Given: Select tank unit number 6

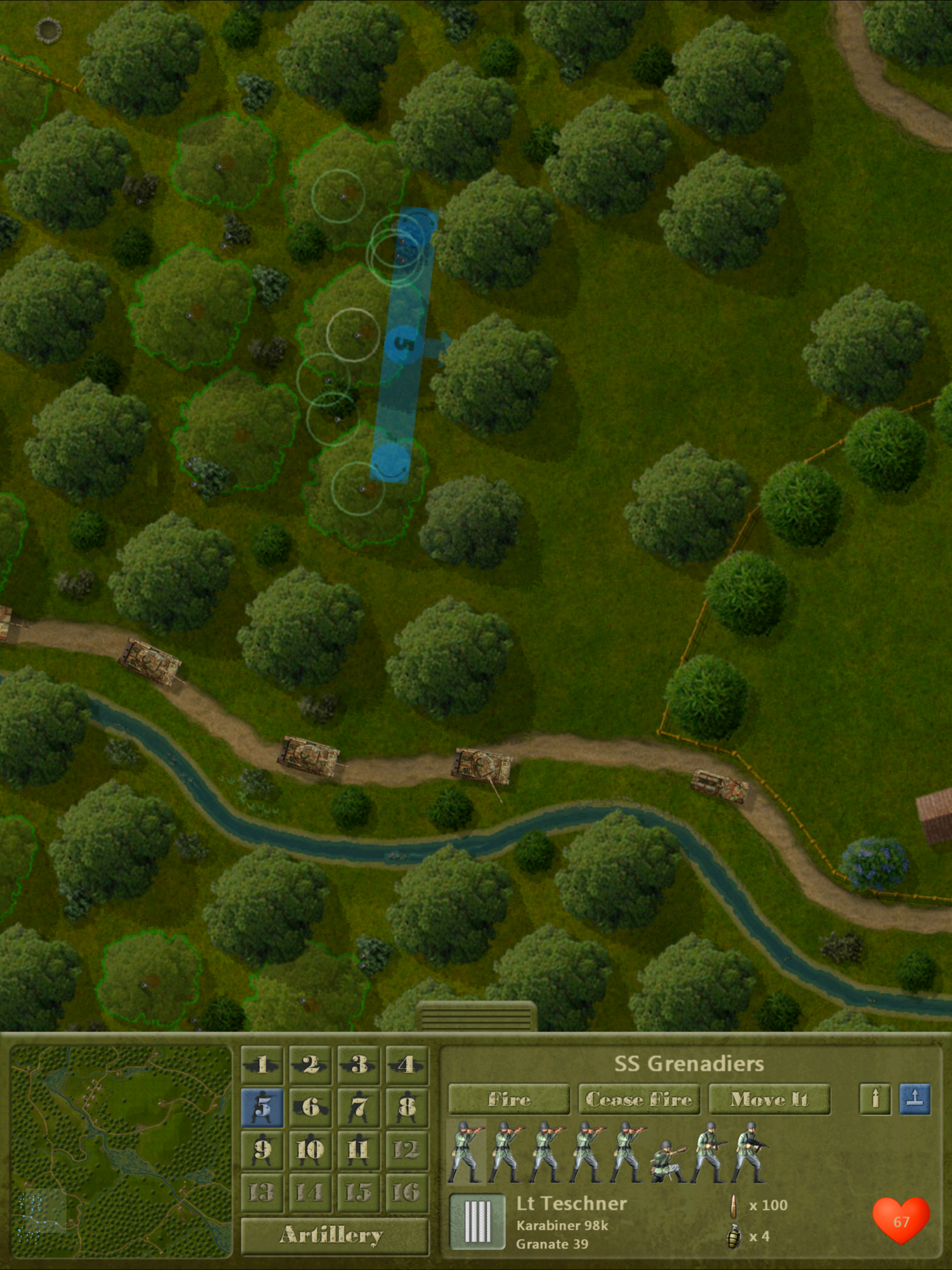Looking at the screenshot, I should tap(310, 1107).
